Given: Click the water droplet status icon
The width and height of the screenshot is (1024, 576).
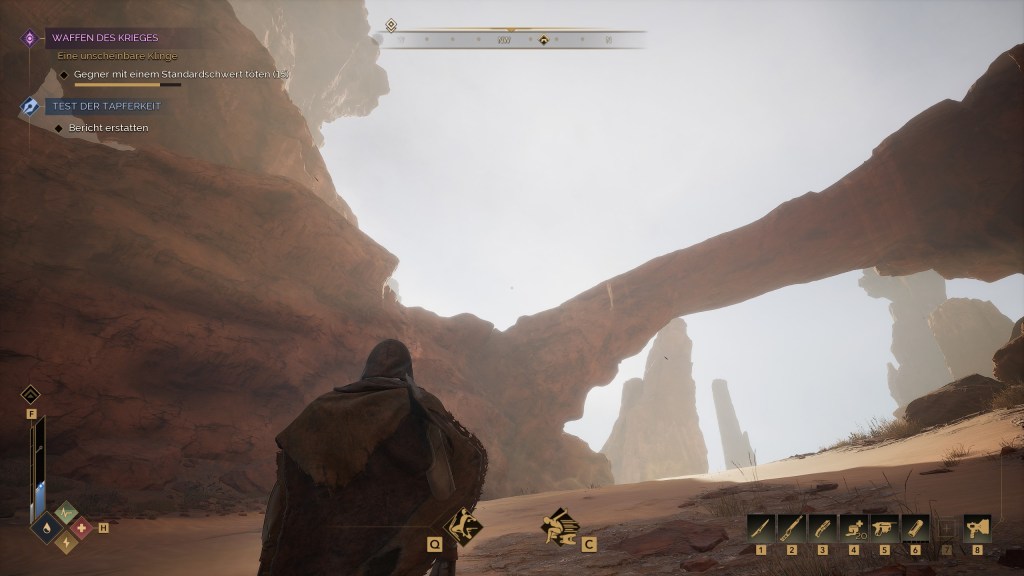Looking at the screenshot, I should point(49,526).
